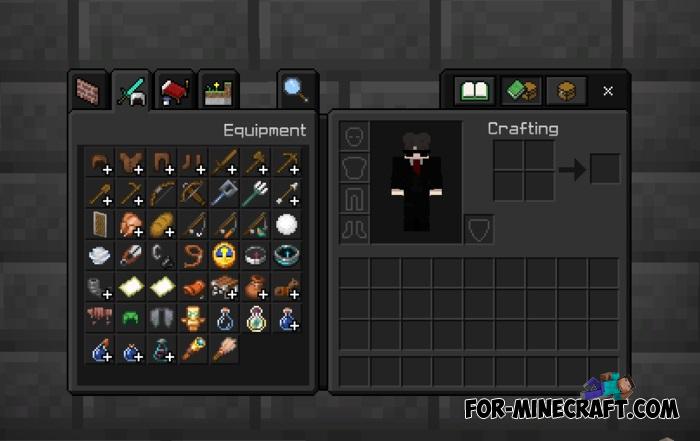Select the chest inventory layout button
Screen dimensions: 700x441
[564, 91]
